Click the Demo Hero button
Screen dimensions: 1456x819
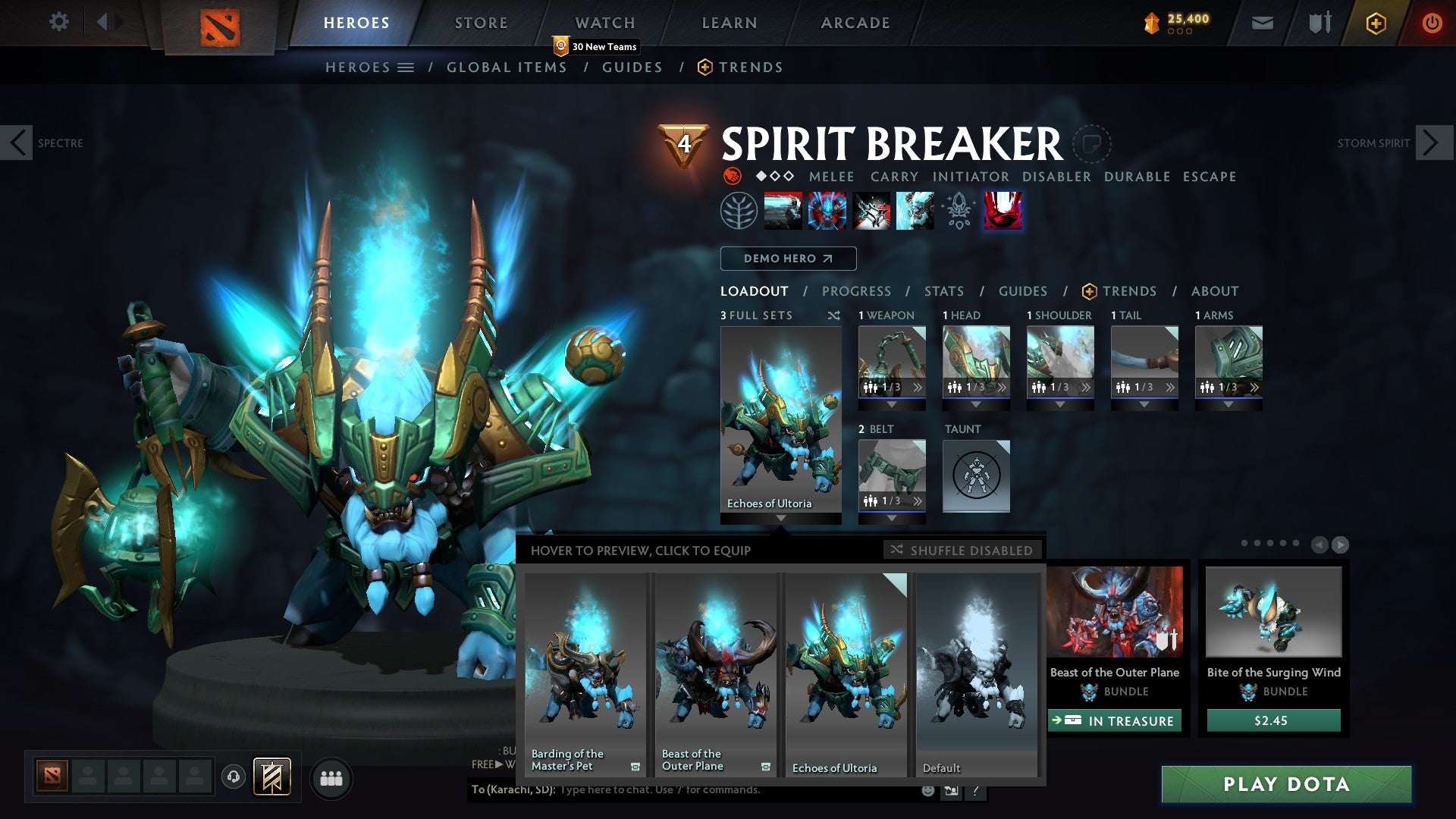[x=787, y=259]
